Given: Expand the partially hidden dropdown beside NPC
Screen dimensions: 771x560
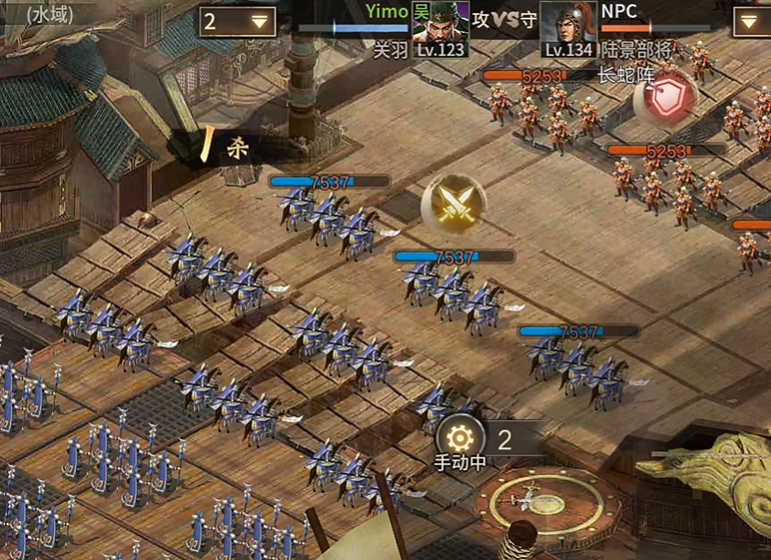Looking at the screenshot, I should [x=752, y=21].
